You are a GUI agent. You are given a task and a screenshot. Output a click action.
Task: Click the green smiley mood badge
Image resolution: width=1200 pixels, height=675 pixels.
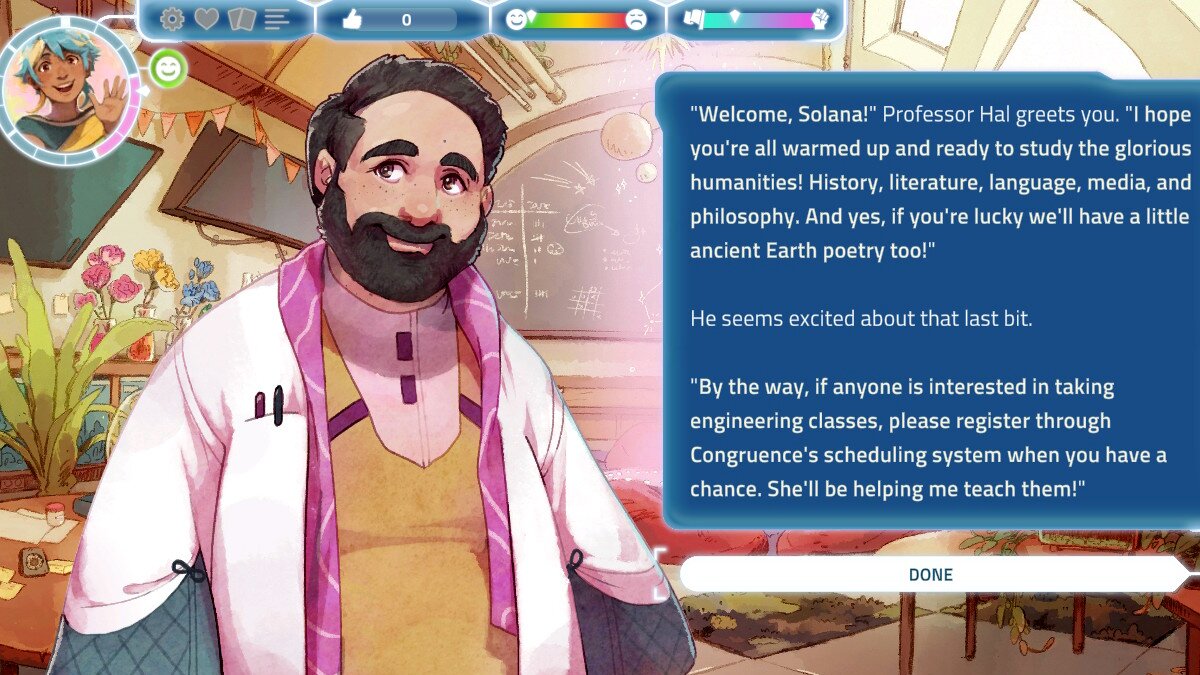(x=170, y=69)
